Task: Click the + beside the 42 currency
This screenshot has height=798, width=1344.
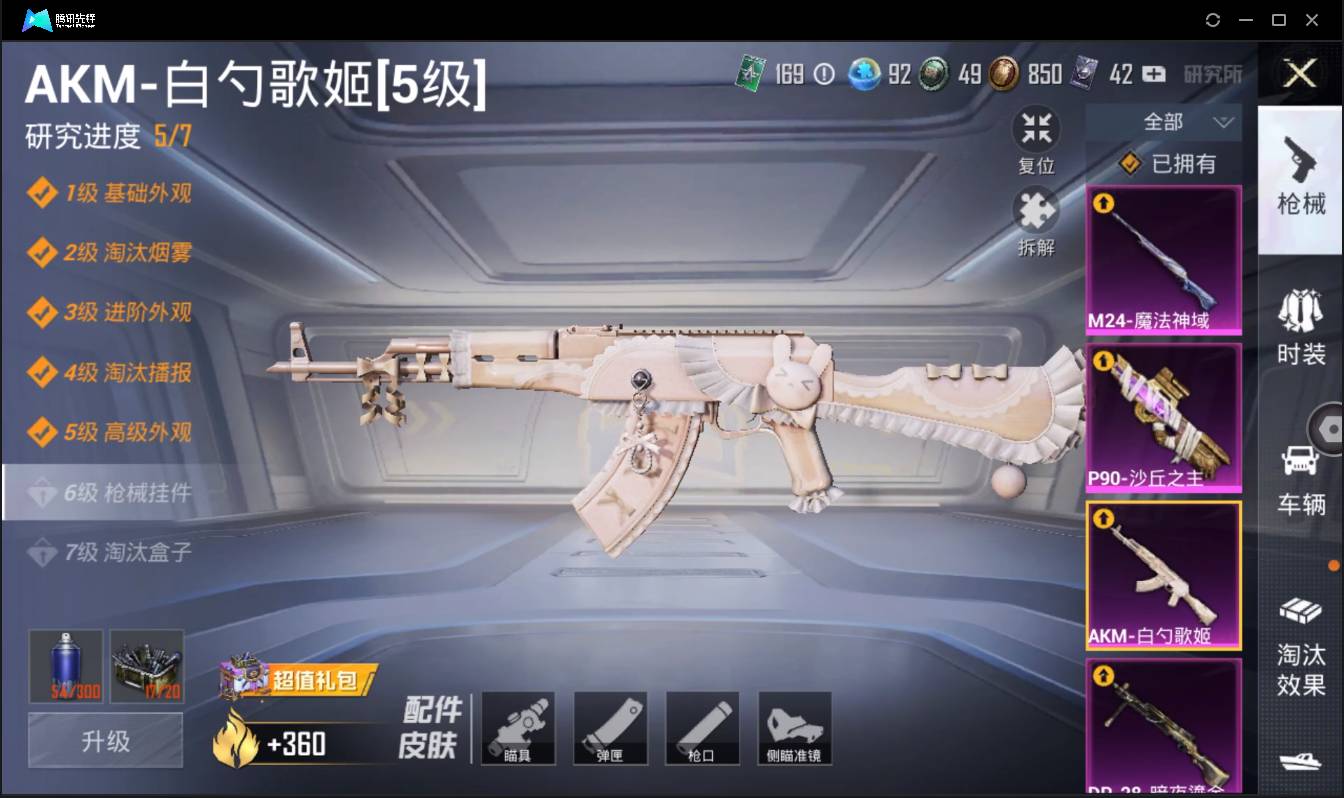Action: [1152, 74]
